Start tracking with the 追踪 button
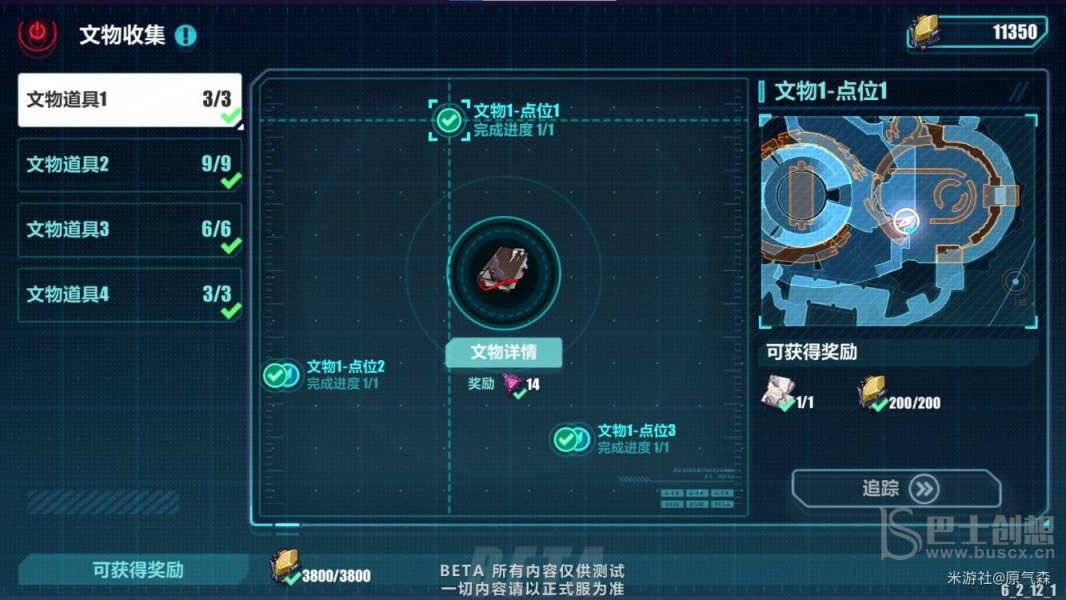1066x600 pixels. [x=896, y=489]
